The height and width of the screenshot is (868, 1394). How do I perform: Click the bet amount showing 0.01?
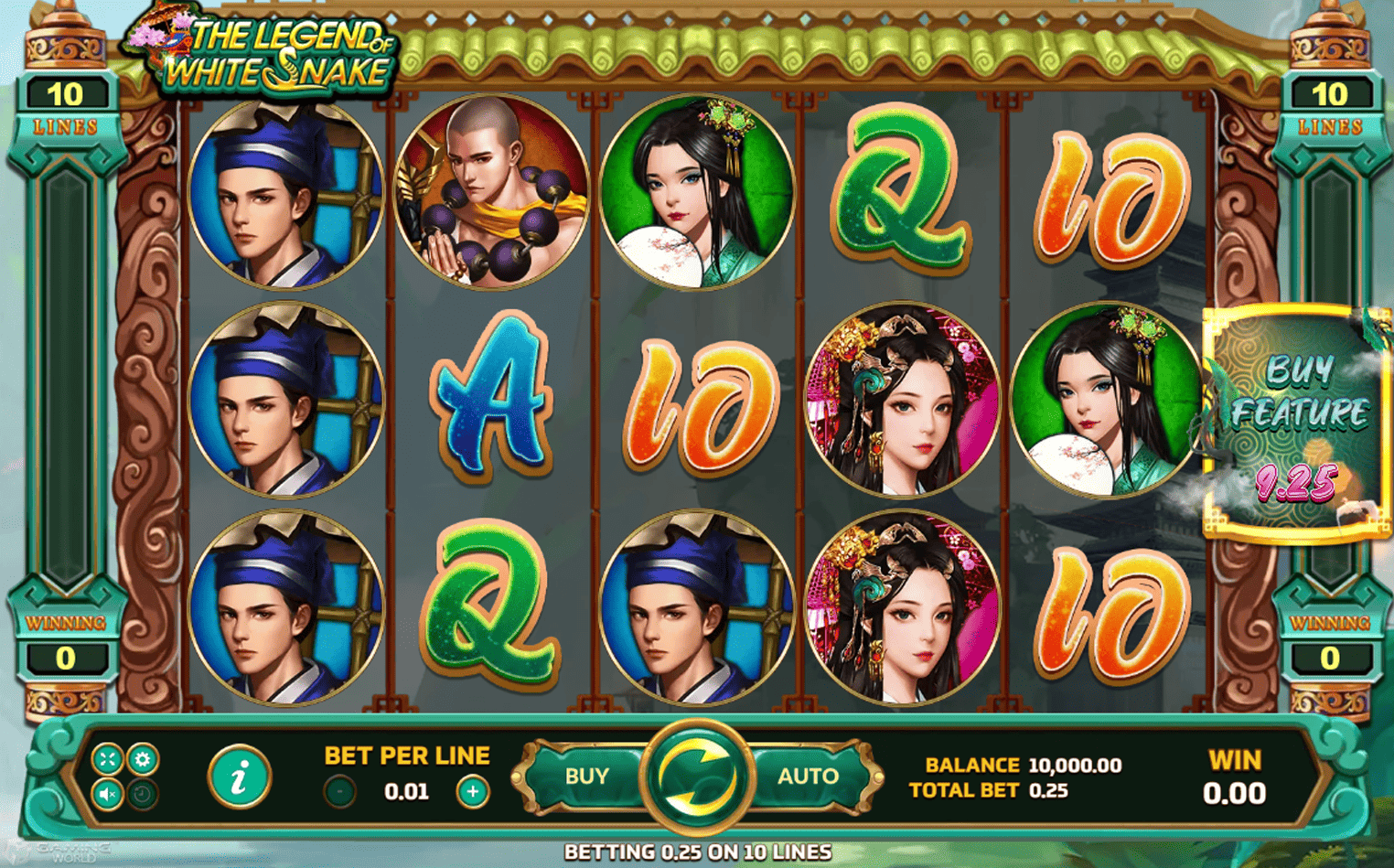[406, 791]
